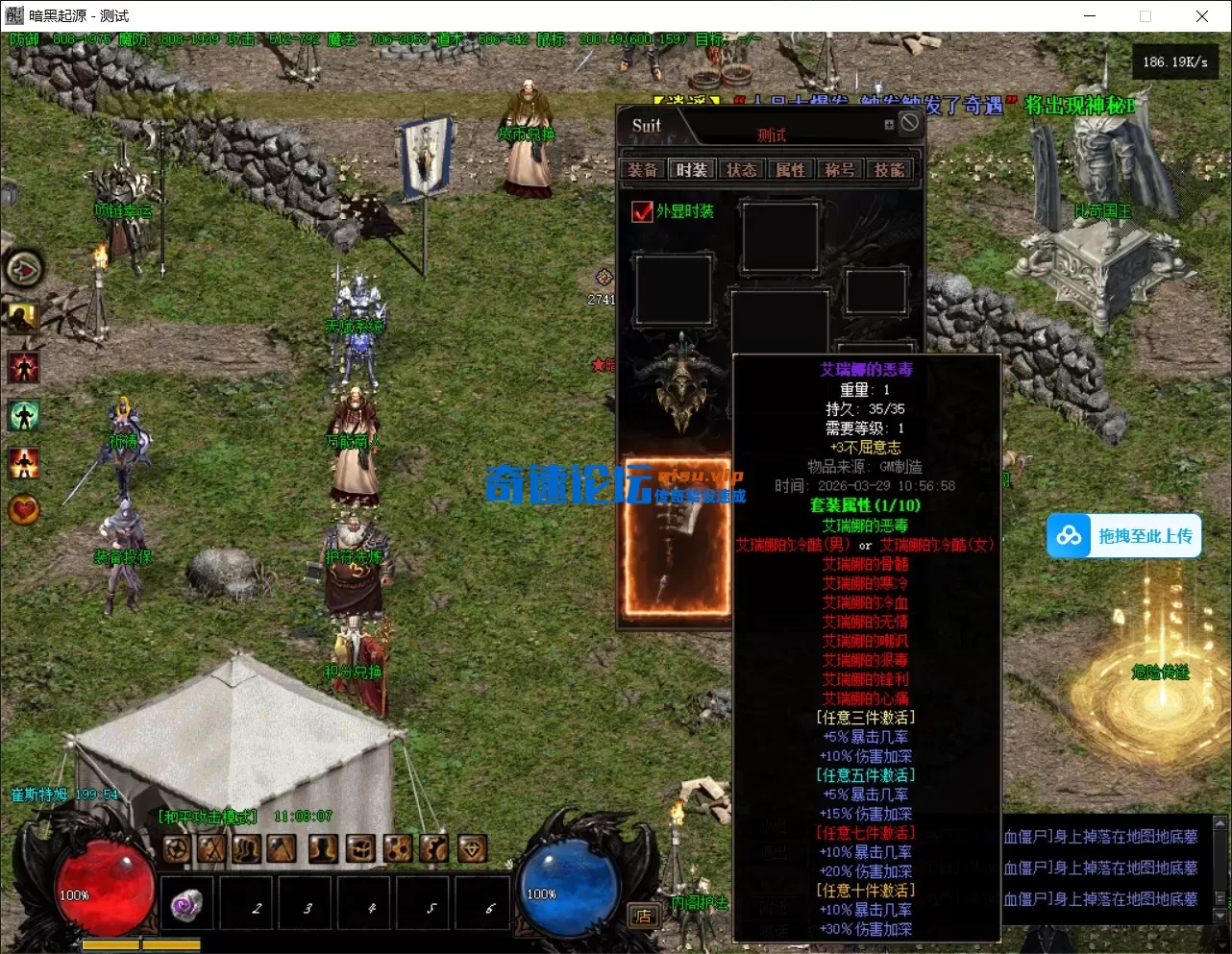The width and height of the screenshot is (1232, 954).
Task: Open the 店 shop button
Action: (x=643, y=916)
